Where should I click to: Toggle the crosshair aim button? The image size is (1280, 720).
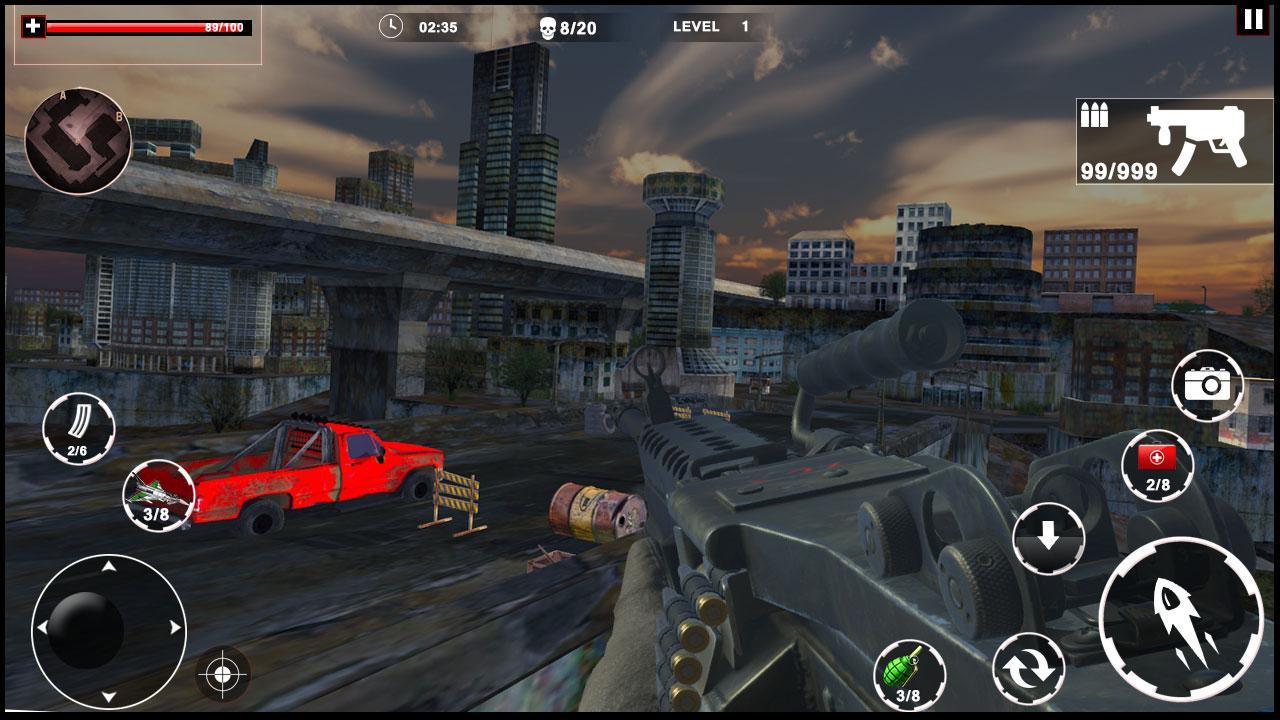[222, 675]
